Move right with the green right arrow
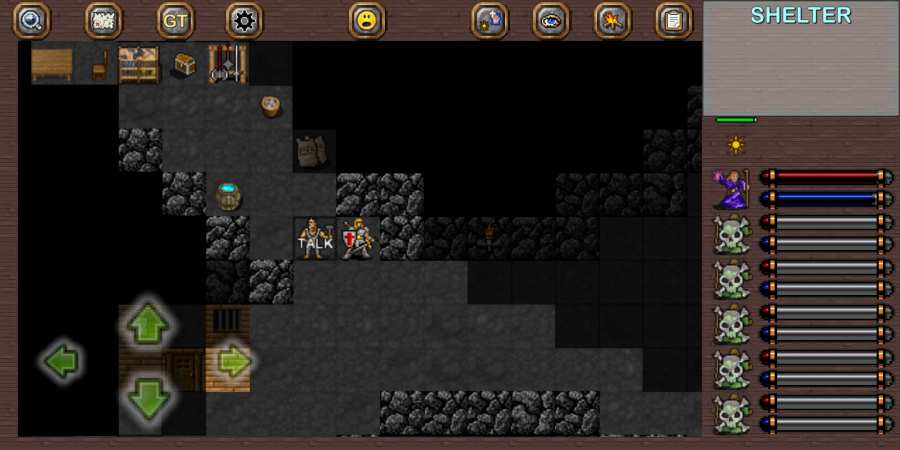This screenshot has width=900, height=450. pos(233,361)
